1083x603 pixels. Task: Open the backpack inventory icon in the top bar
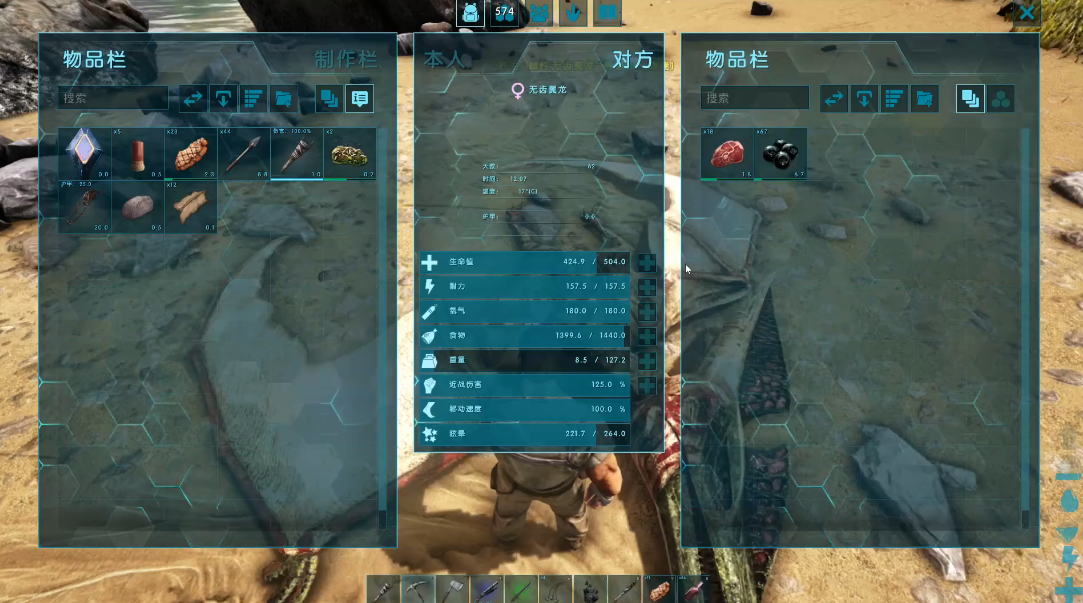470,13
